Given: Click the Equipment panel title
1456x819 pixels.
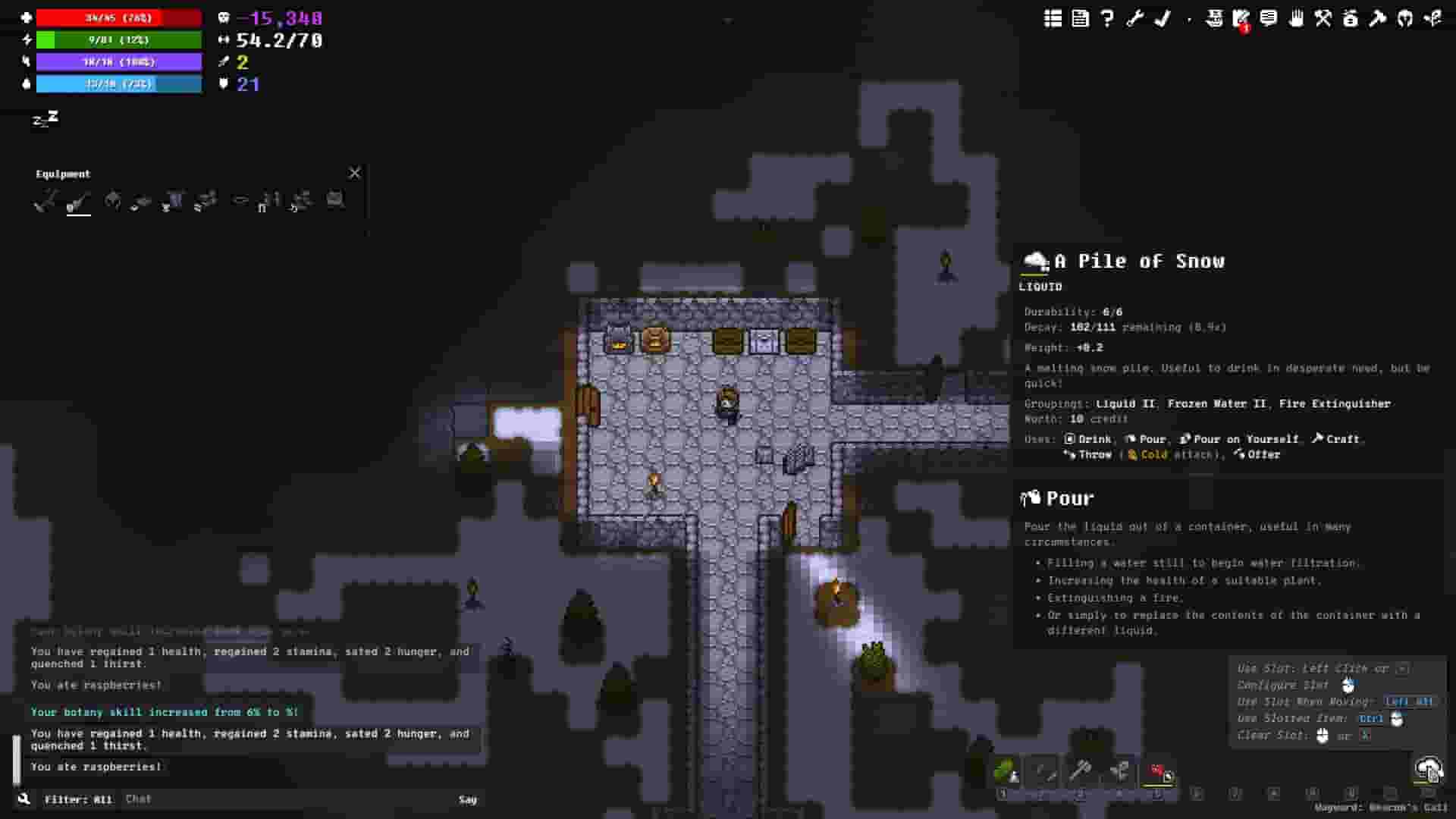Looking at the screenshot, I should tap(63, 173).
